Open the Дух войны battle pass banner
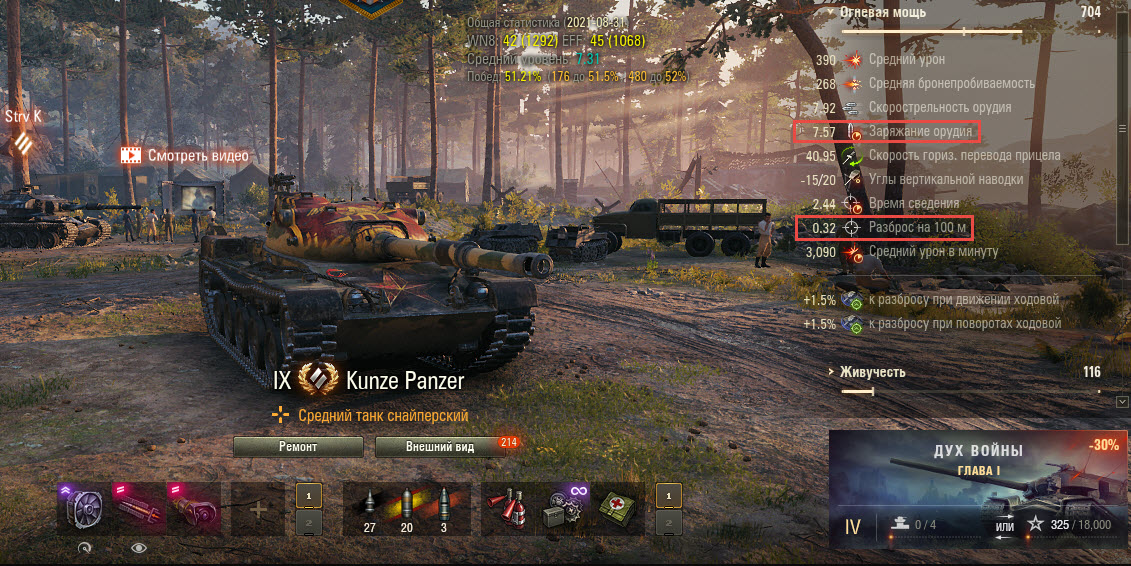Viewport: 1131px width, 566px height. [x=977, y=489]
